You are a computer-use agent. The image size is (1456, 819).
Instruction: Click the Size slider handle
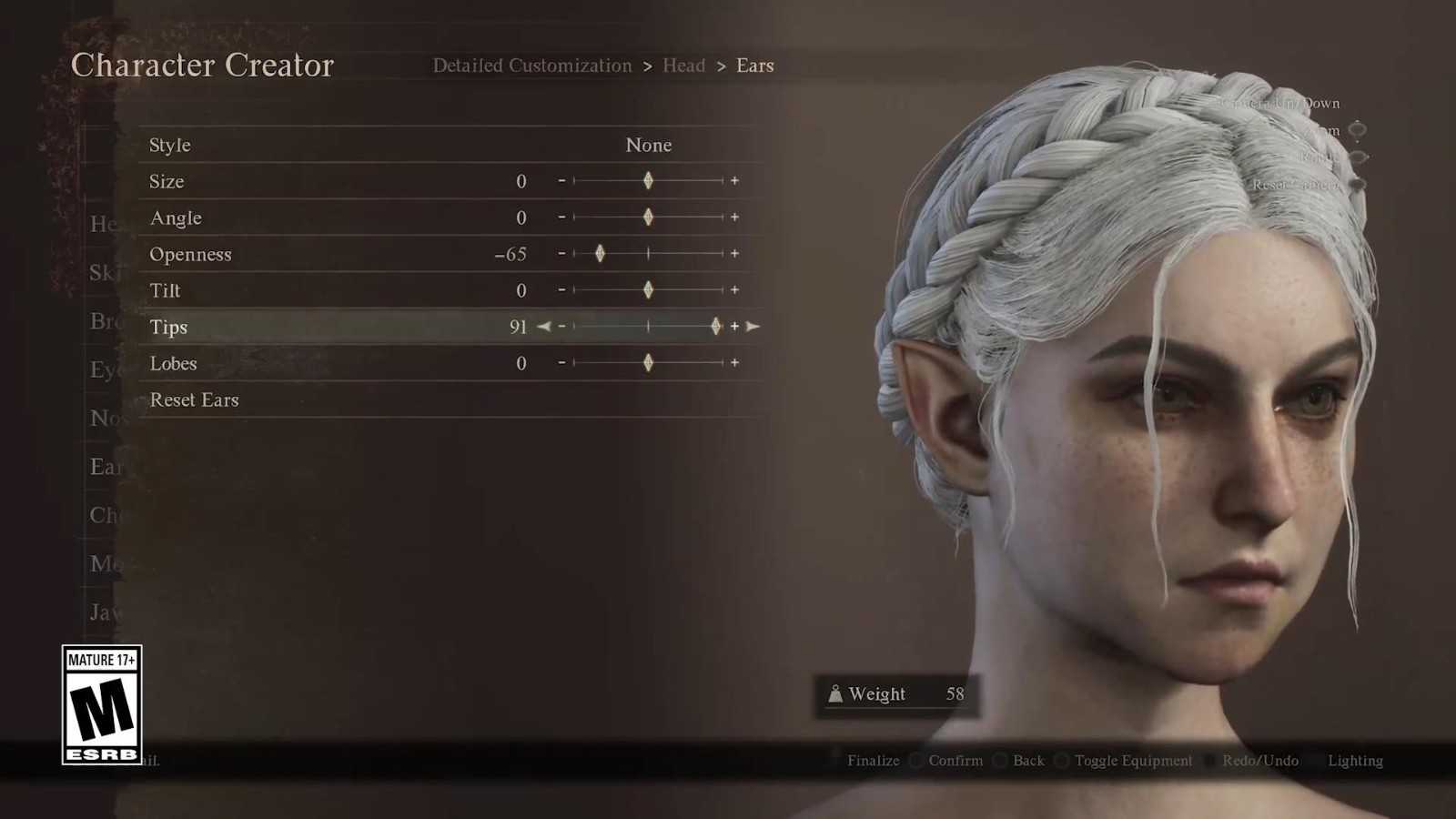point(648,181)
